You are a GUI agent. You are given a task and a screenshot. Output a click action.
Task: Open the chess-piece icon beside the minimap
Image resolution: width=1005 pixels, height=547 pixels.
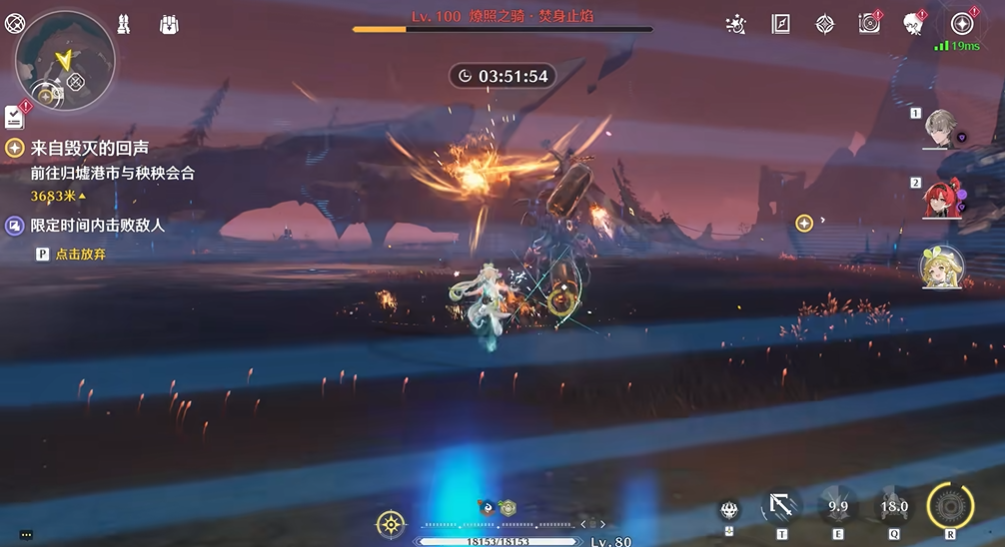pos(124,24)
